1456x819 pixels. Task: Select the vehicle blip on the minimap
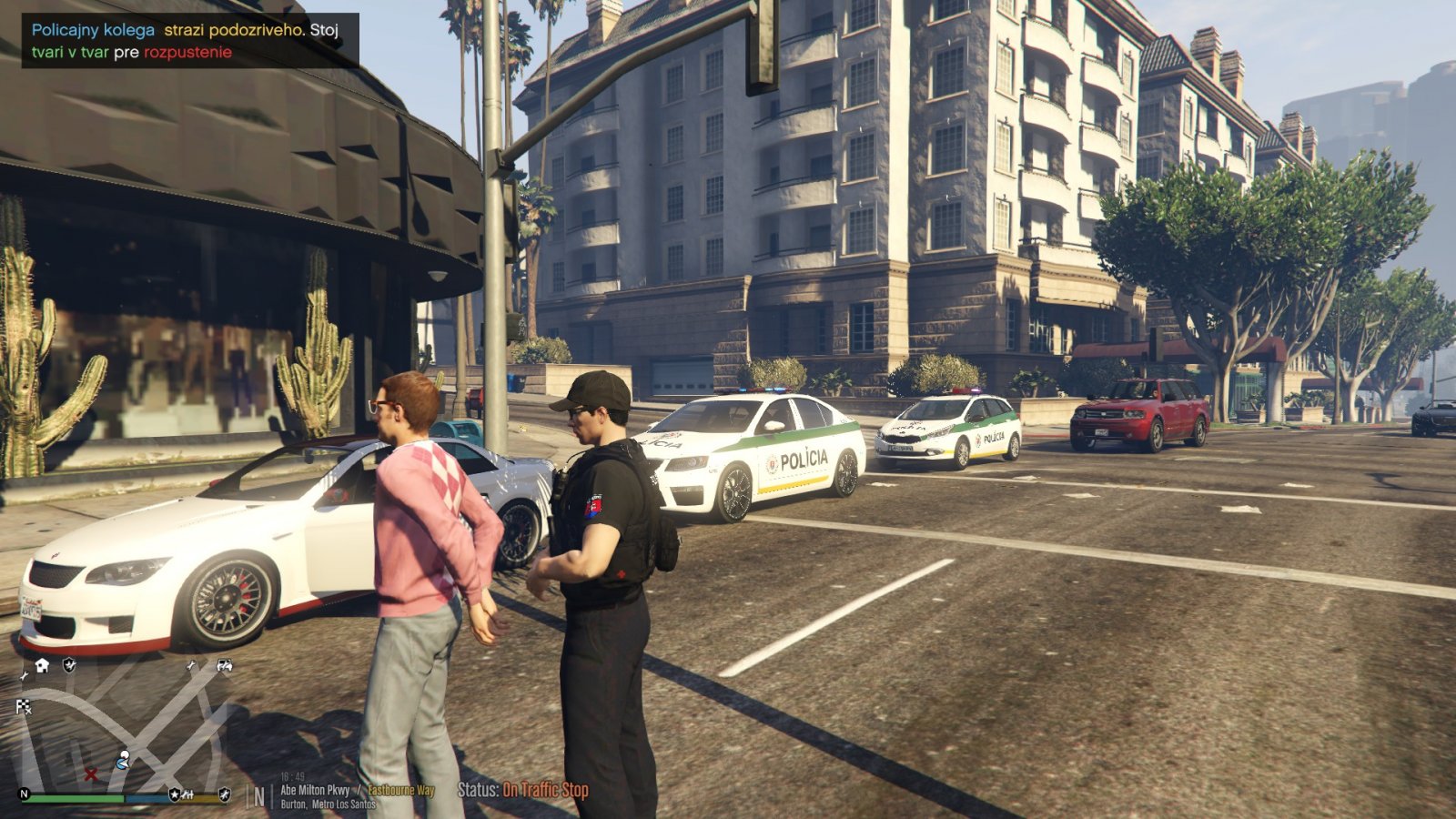coord(224,666)
